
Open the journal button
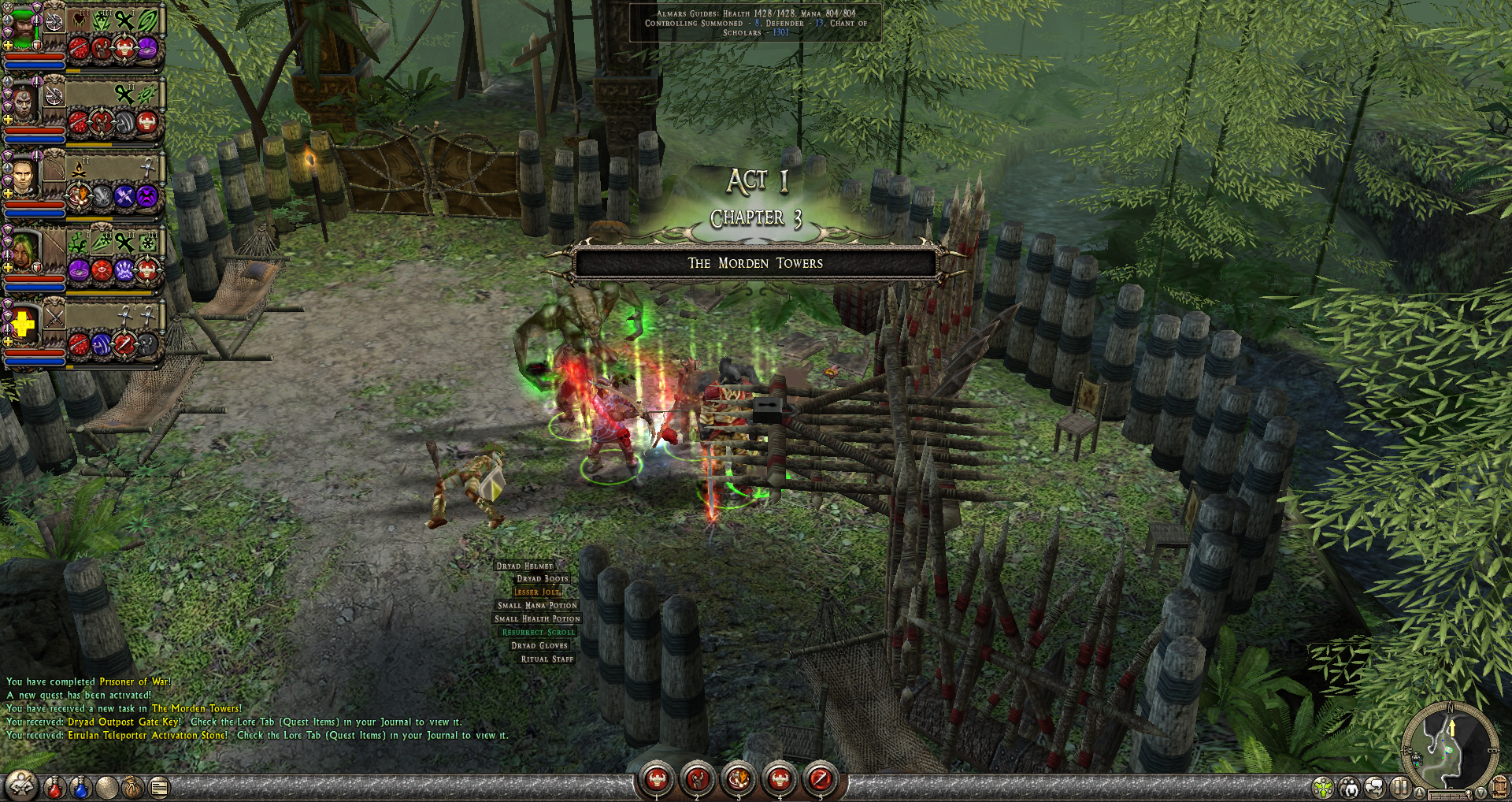click(160, 787)
